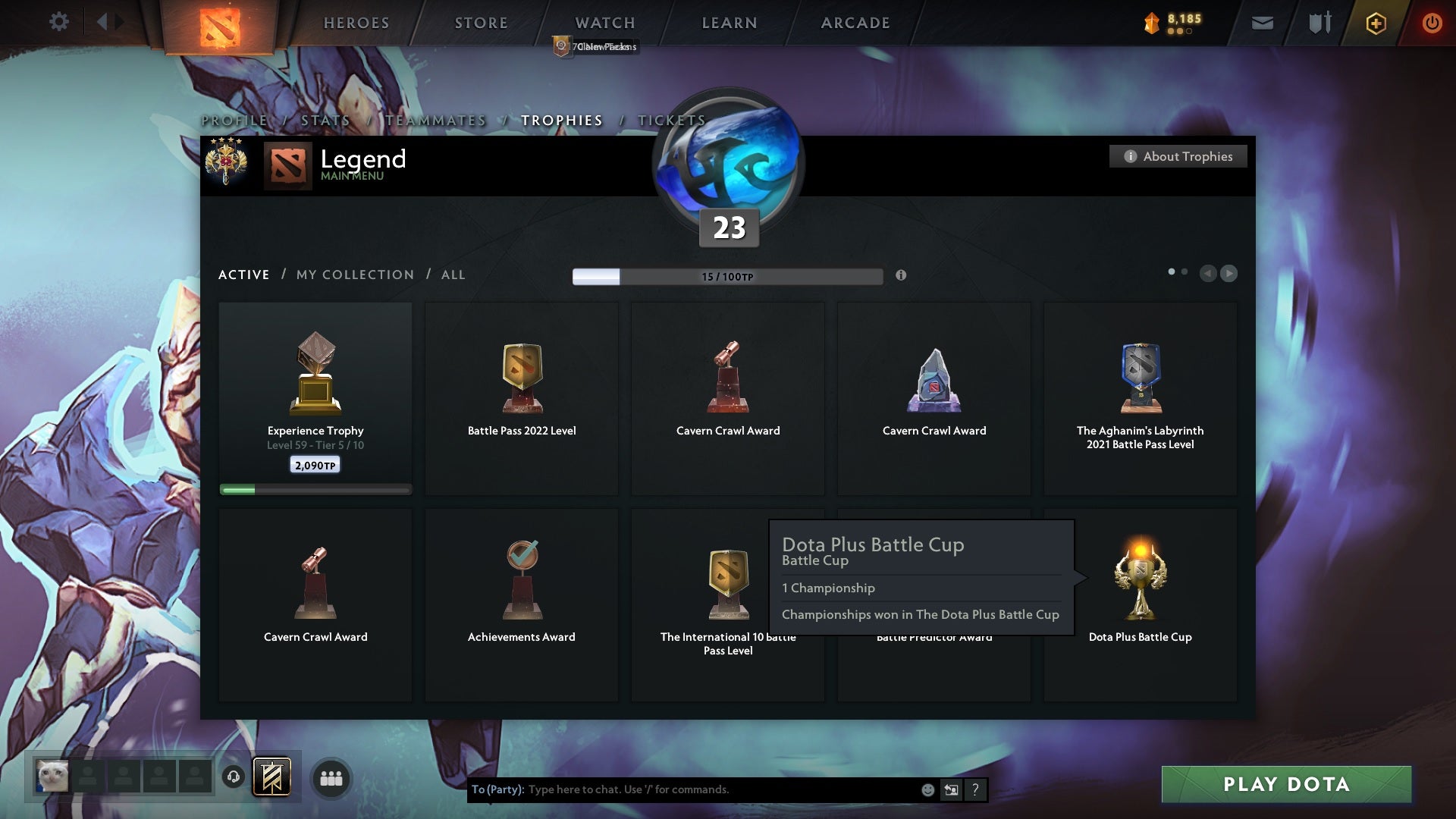Open the armory shield-and-sword icon
The width and height of the screenshot is (1456, 819).
[x=1319, y=23]
